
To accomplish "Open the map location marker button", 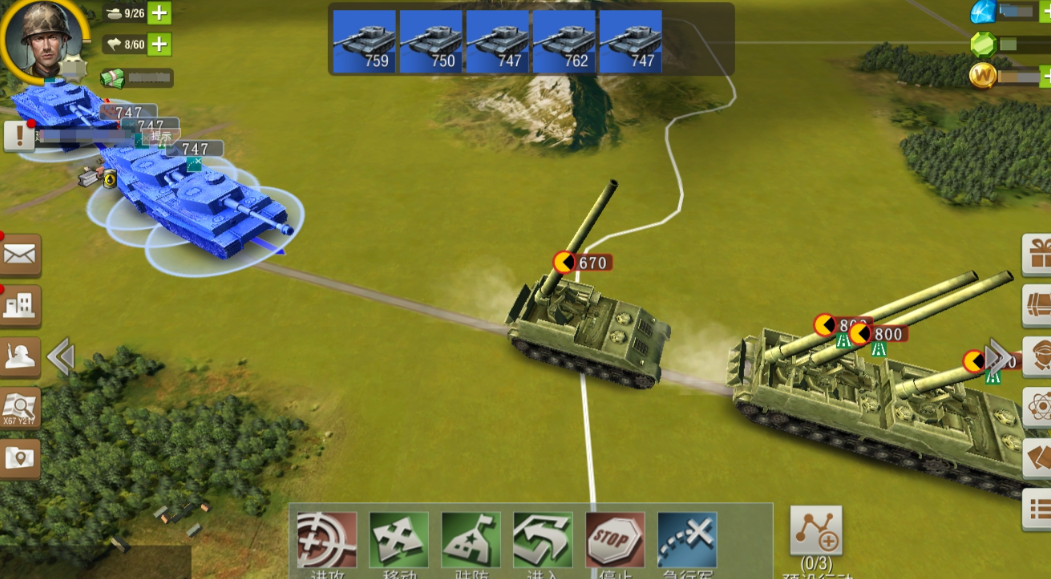I will [19, 458].
